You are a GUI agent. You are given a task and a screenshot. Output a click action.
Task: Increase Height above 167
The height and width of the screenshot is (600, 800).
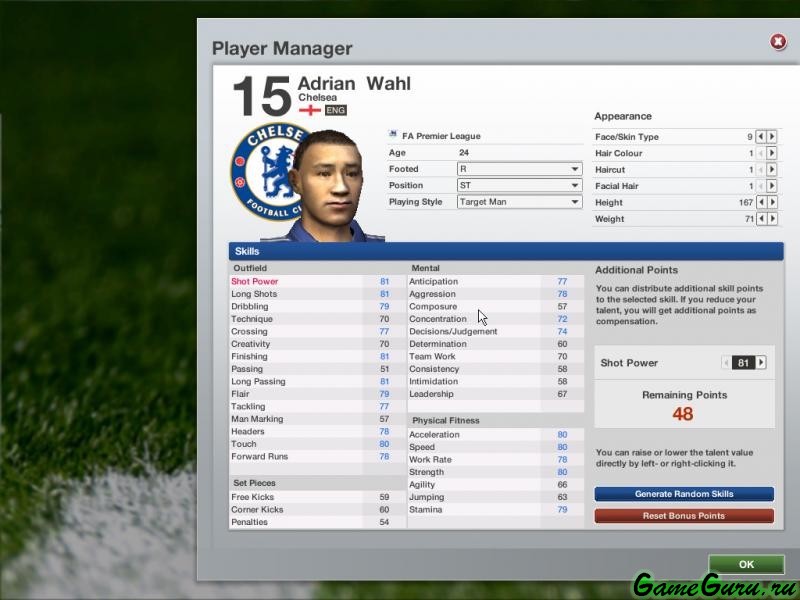(x=772, y=202)
